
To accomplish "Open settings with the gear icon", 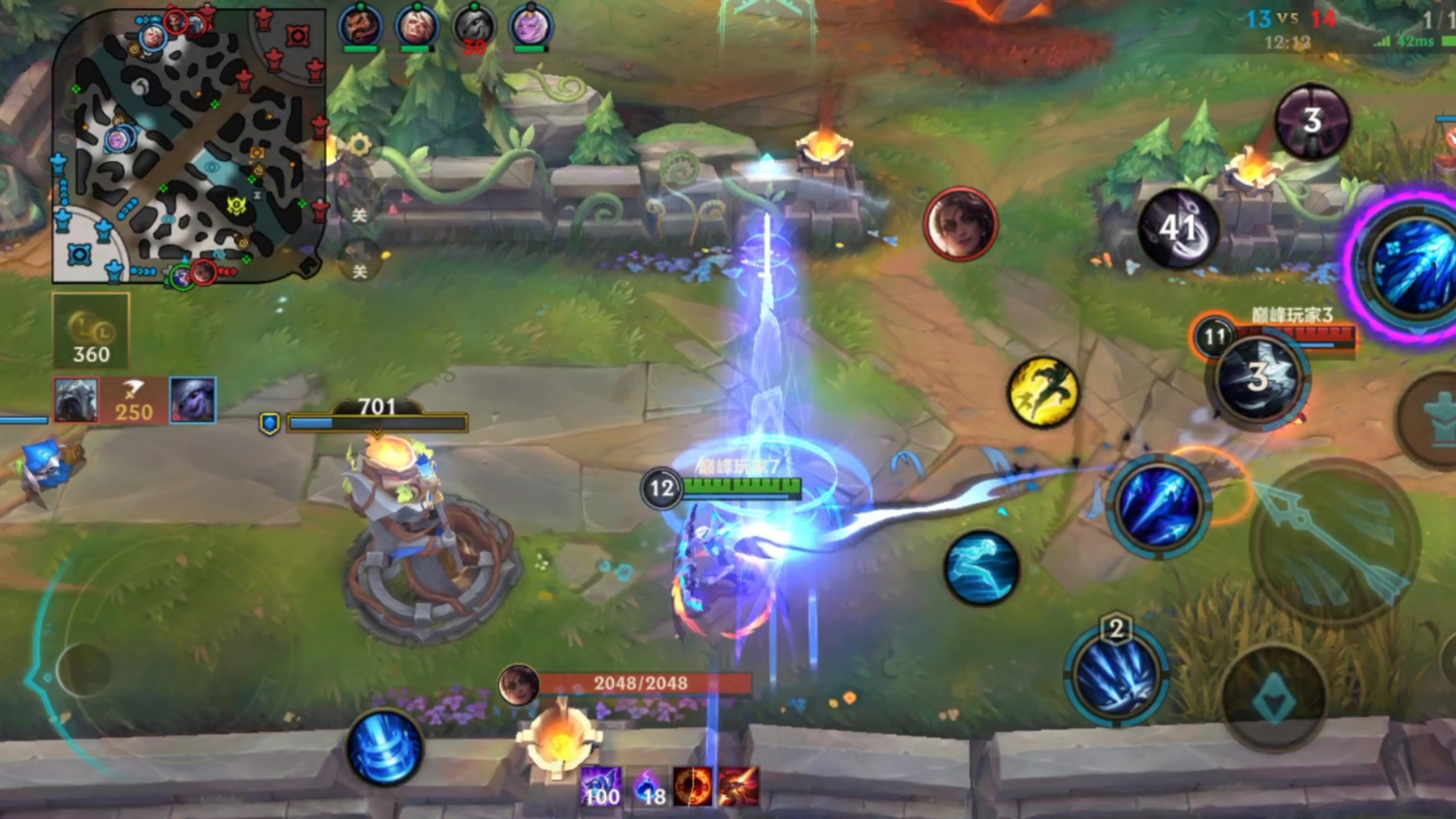I will [359, 144].
